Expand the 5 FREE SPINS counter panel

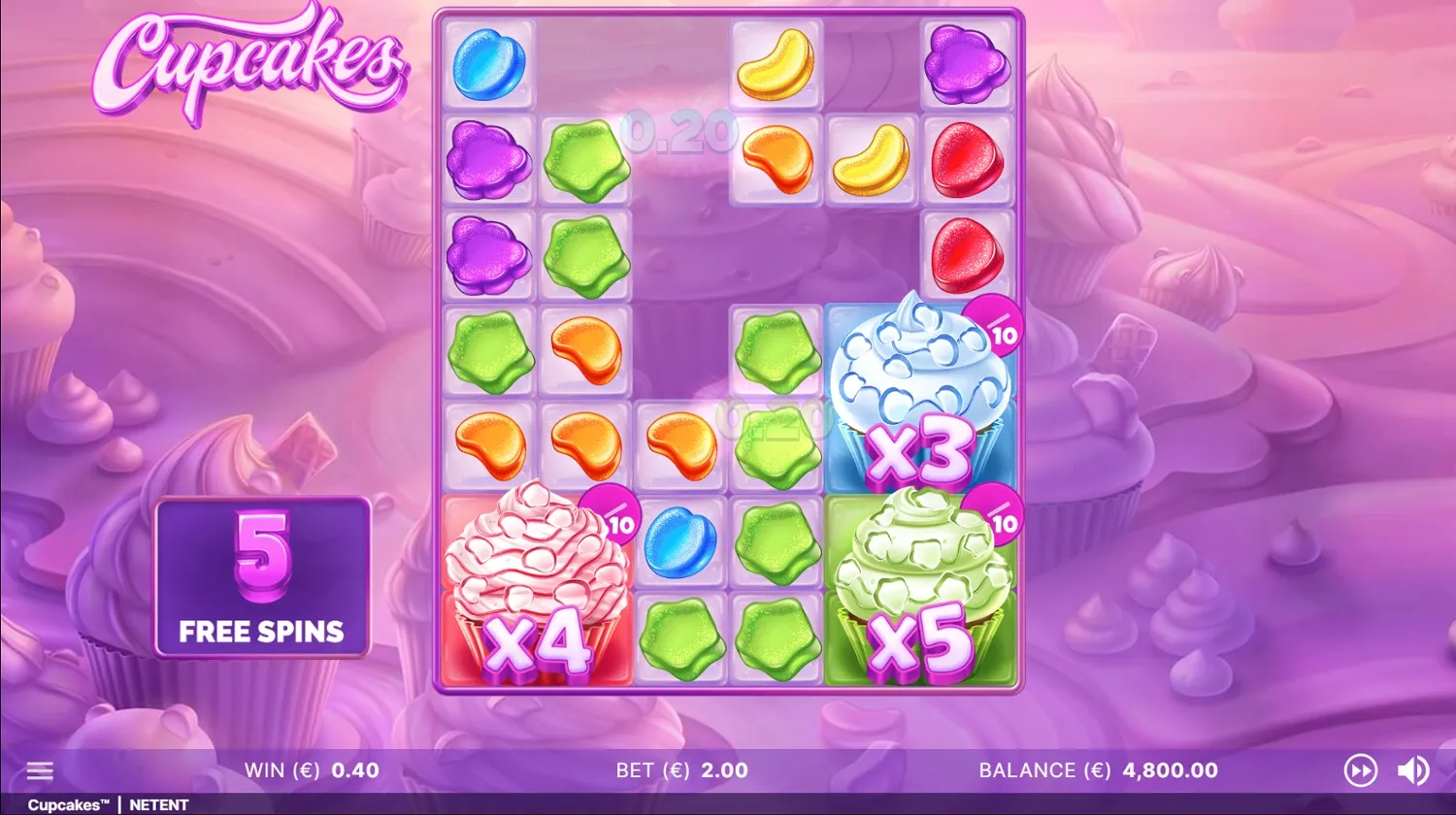(263, 577)
